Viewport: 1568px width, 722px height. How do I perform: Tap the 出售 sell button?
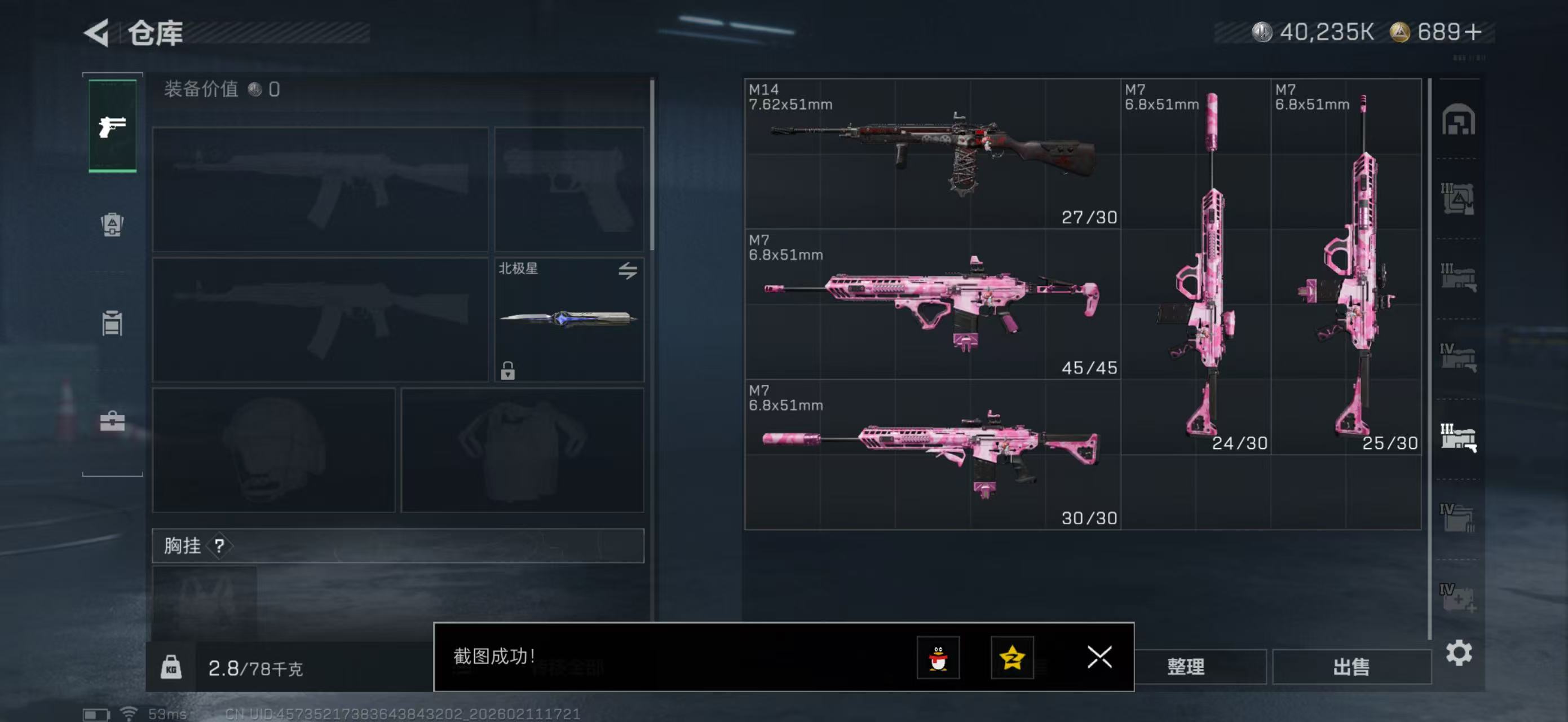(1351, 667)
